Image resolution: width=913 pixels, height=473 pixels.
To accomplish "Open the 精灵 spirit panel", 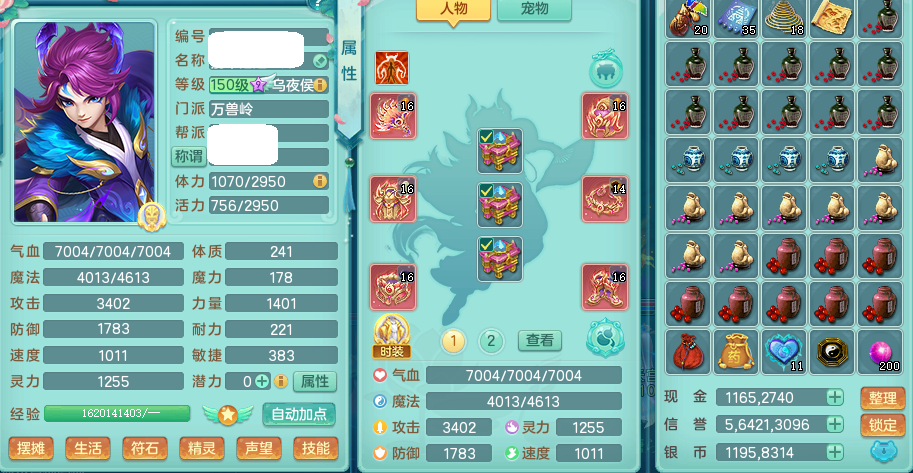I will click(201, 448).
